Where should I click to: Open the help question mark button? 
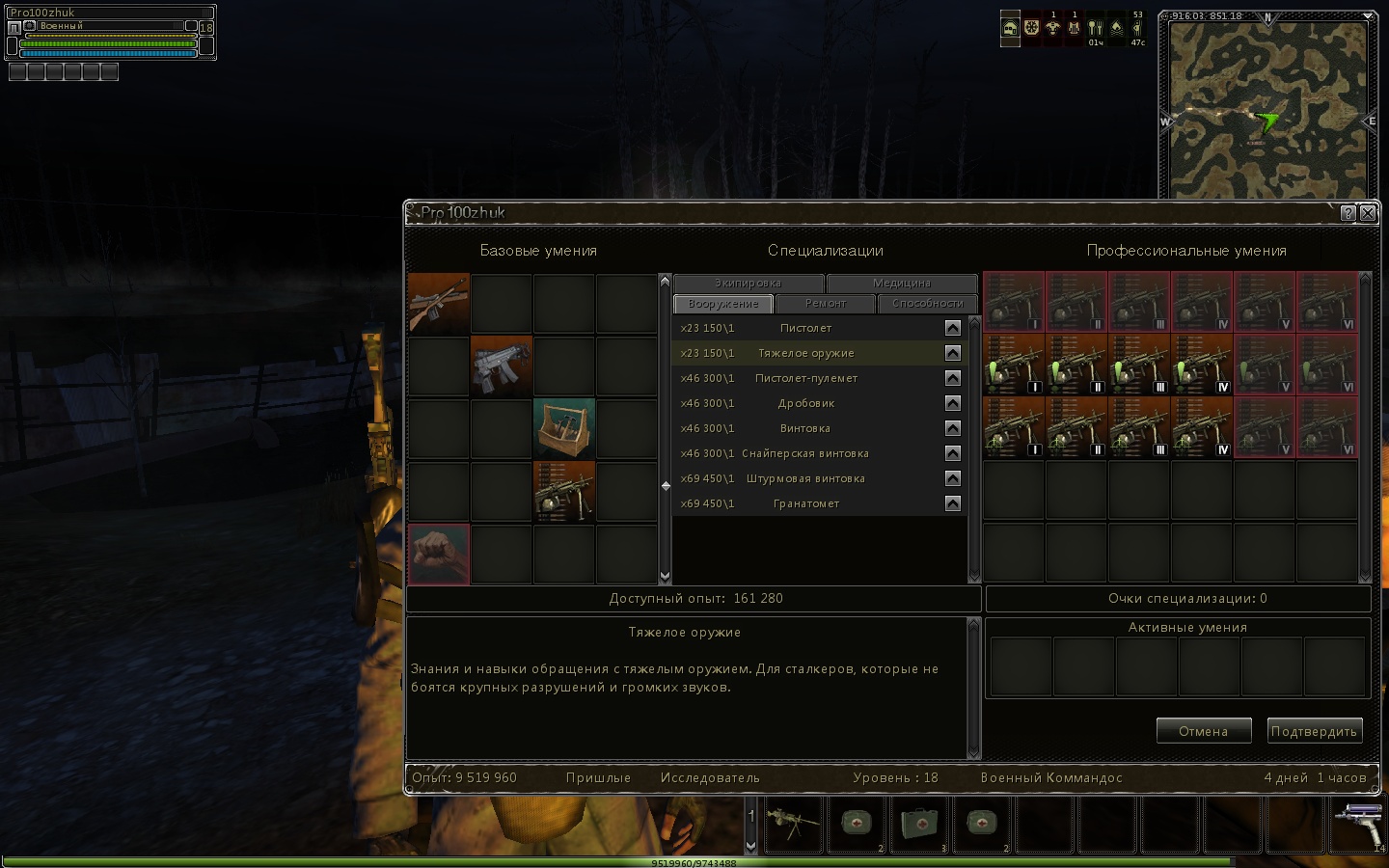point(1348,213)
